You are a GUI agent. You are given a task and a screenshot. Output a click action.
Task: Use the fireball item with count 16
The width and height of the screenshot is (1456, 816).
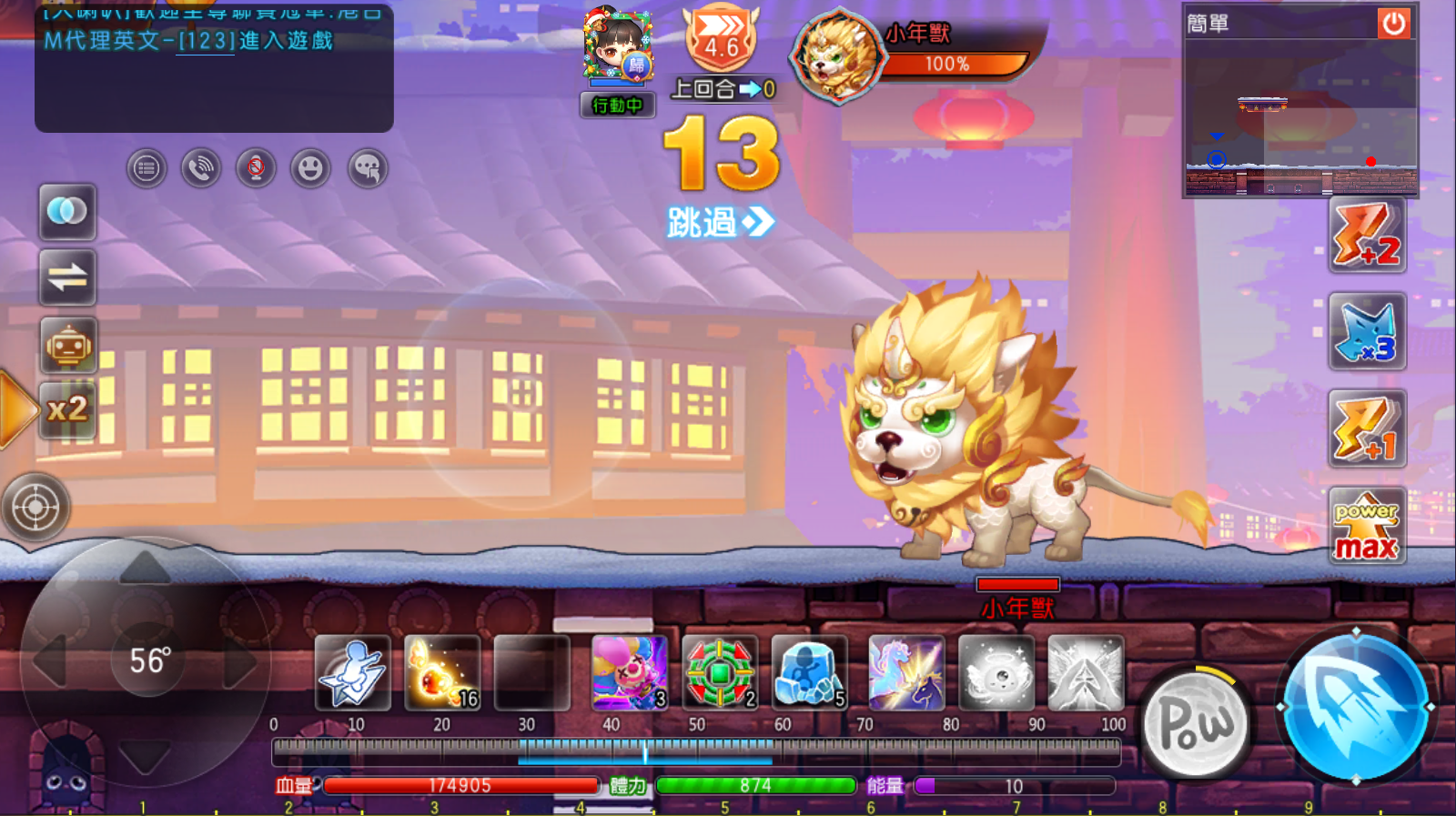point(442,673)
